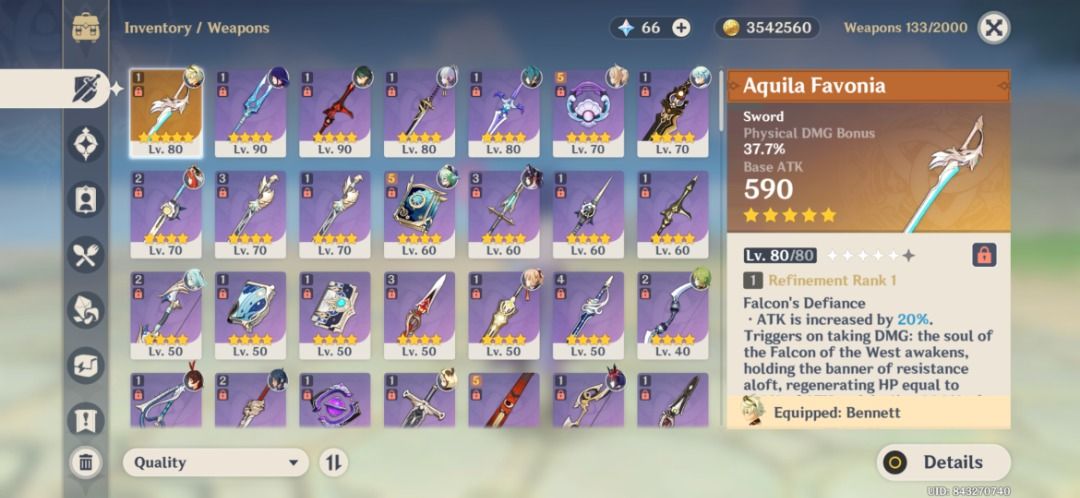The height and width of the screenshot is (498, 1080).
Task: Switch to the Artifacts tab
Action: coord(86,144)
